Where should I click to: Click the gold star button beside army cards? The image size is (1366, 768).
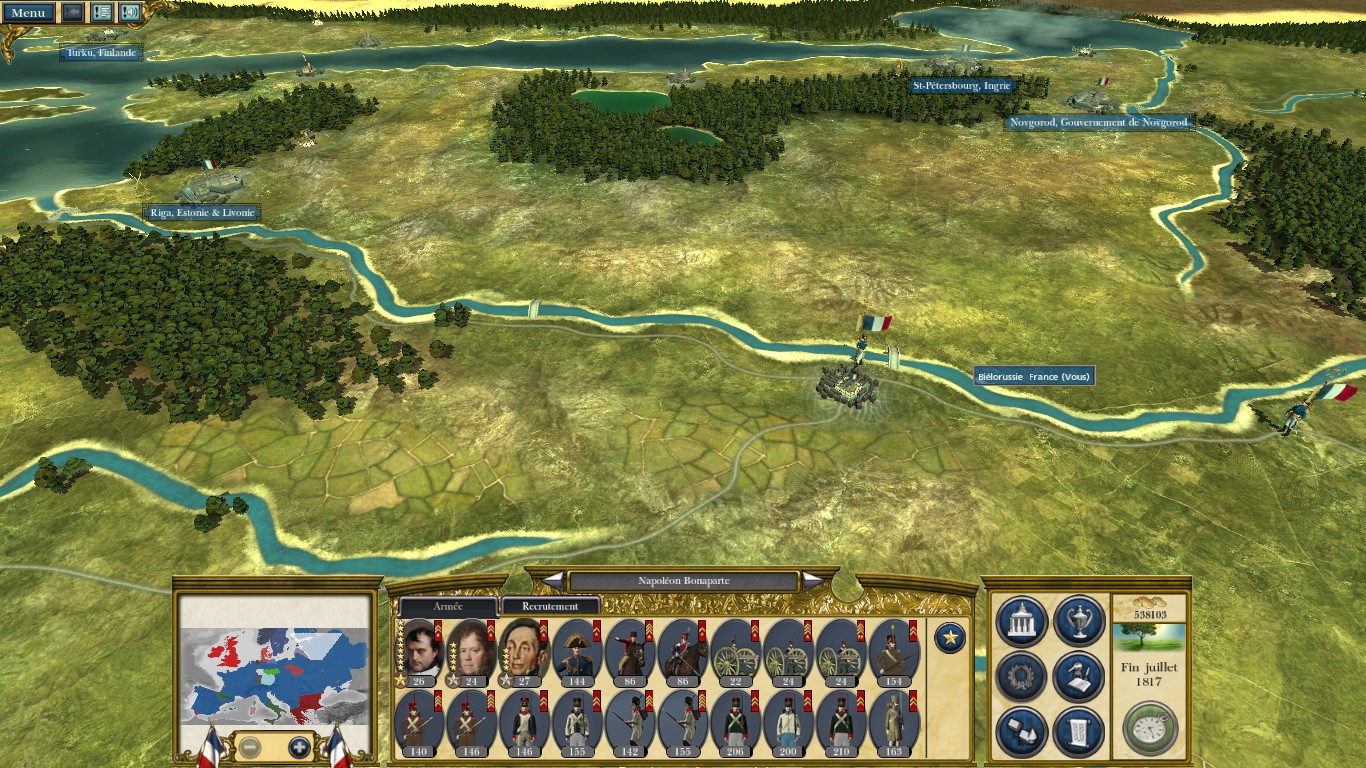pos(949,637)
